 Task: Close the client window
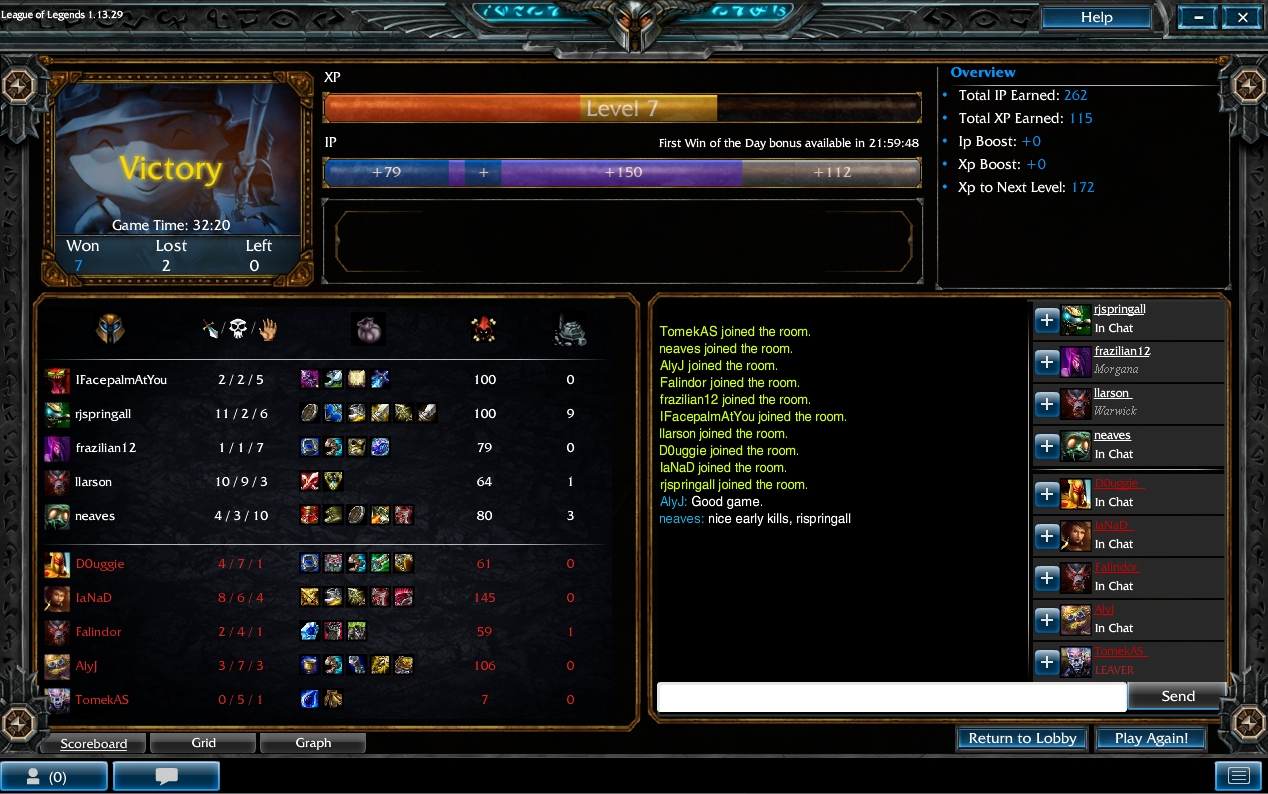1242,17
